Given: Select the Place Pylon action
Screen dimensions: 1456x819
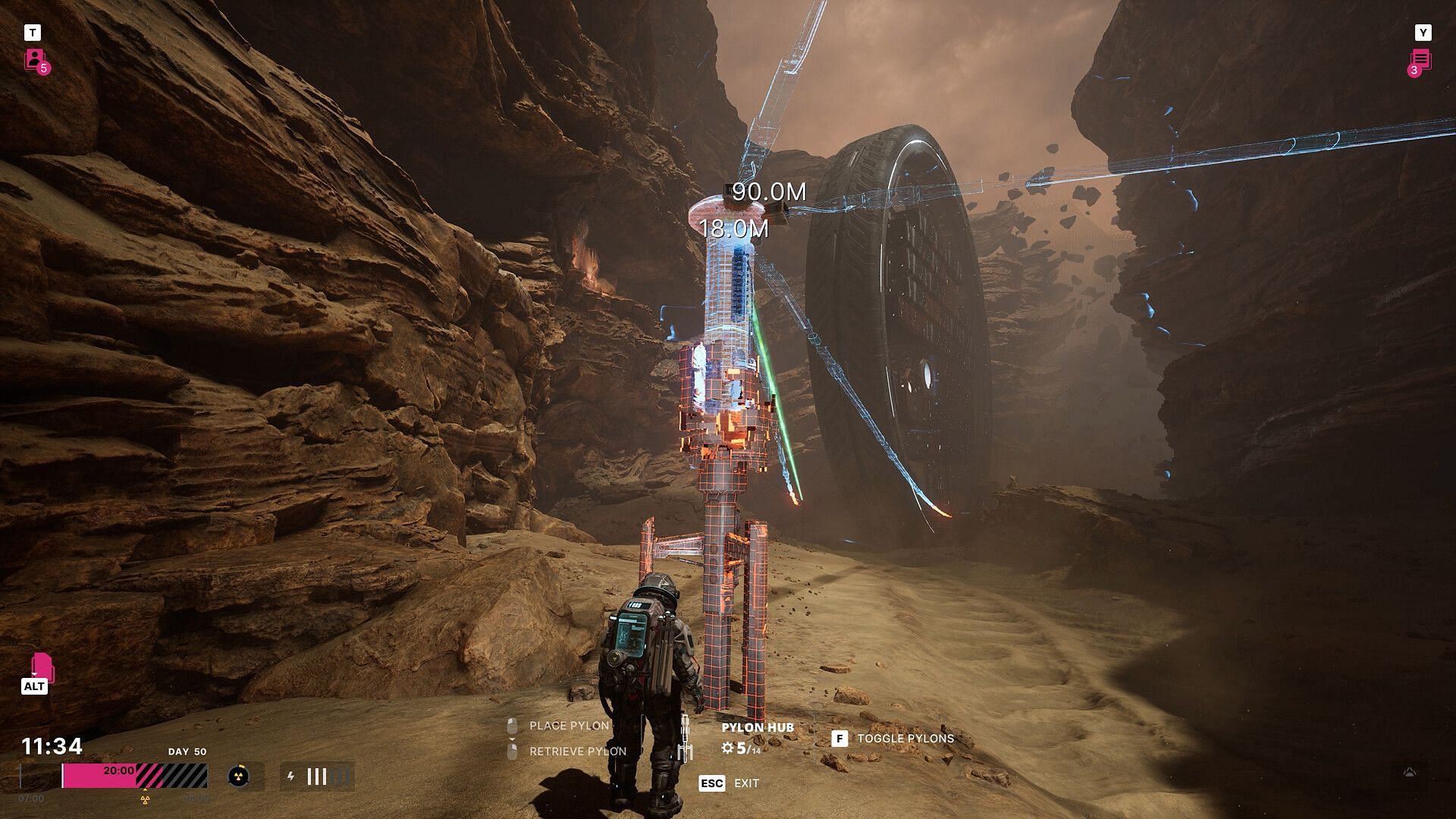Looking at the screenshot, I should (x=568, y=726).
